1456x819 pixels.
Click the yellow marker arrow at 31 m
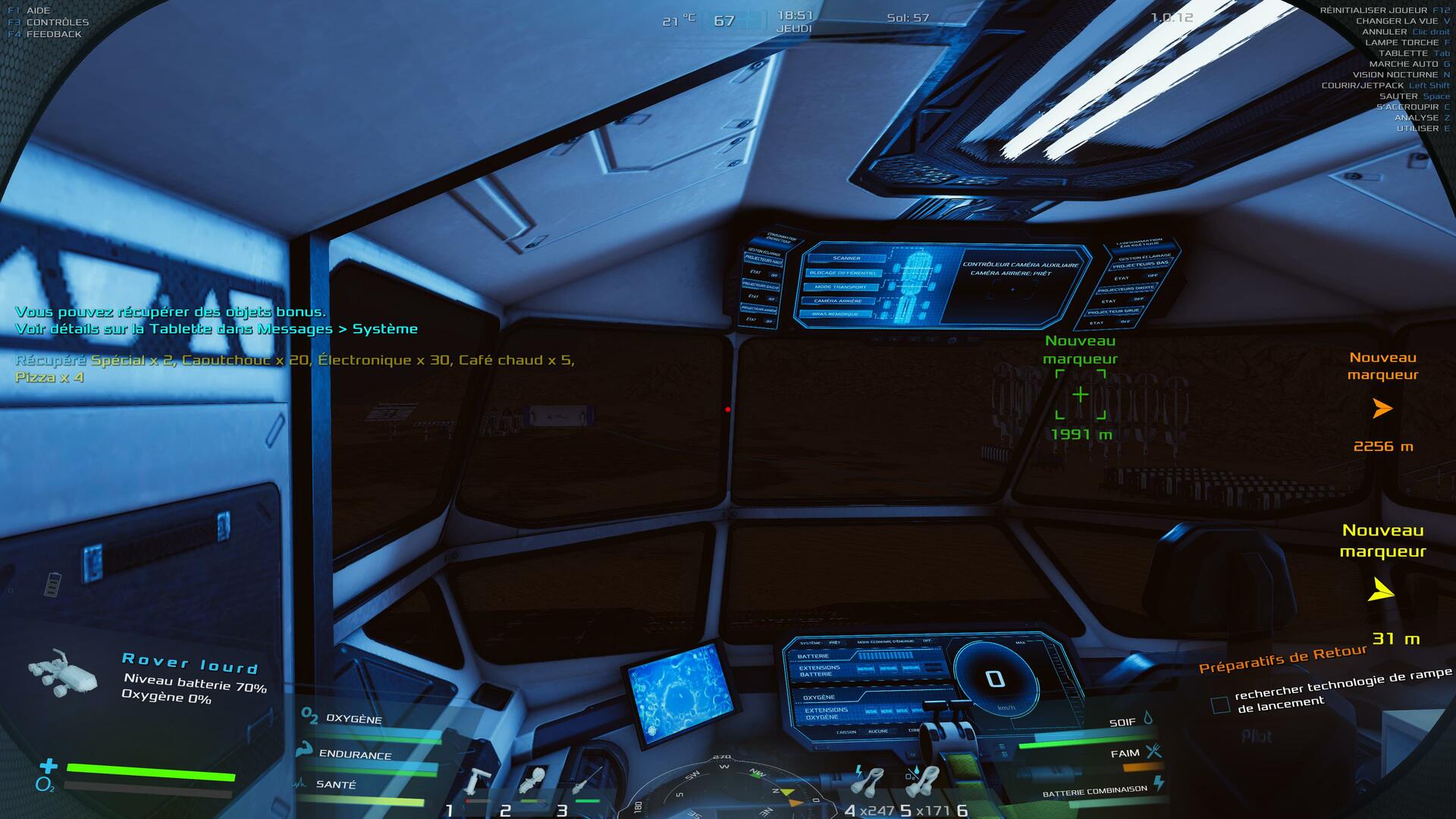pyautogui.click(x=1381, y=591)
